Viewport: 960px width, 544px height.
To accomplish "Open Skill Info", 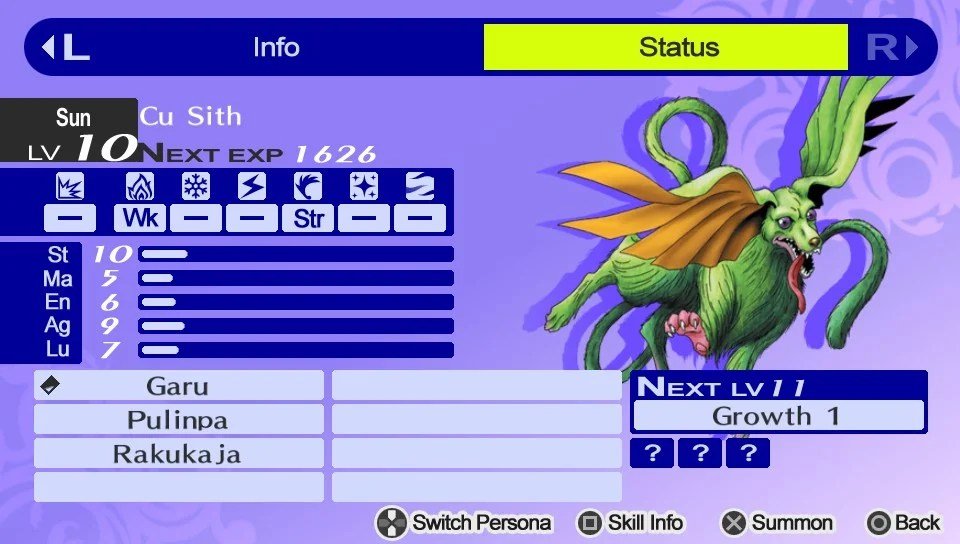I will point(631,523).
